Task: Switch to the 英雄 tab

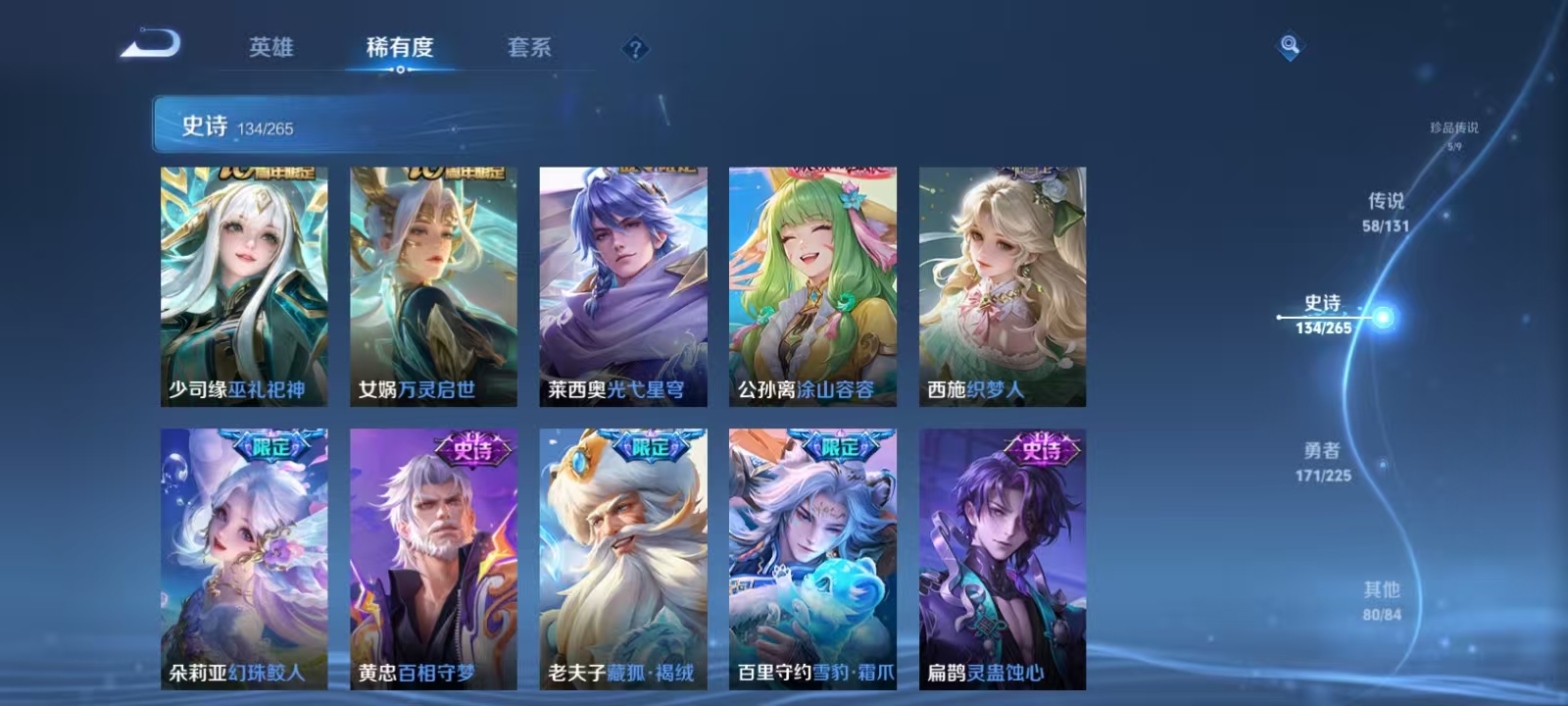Action: tap(270, 47)
